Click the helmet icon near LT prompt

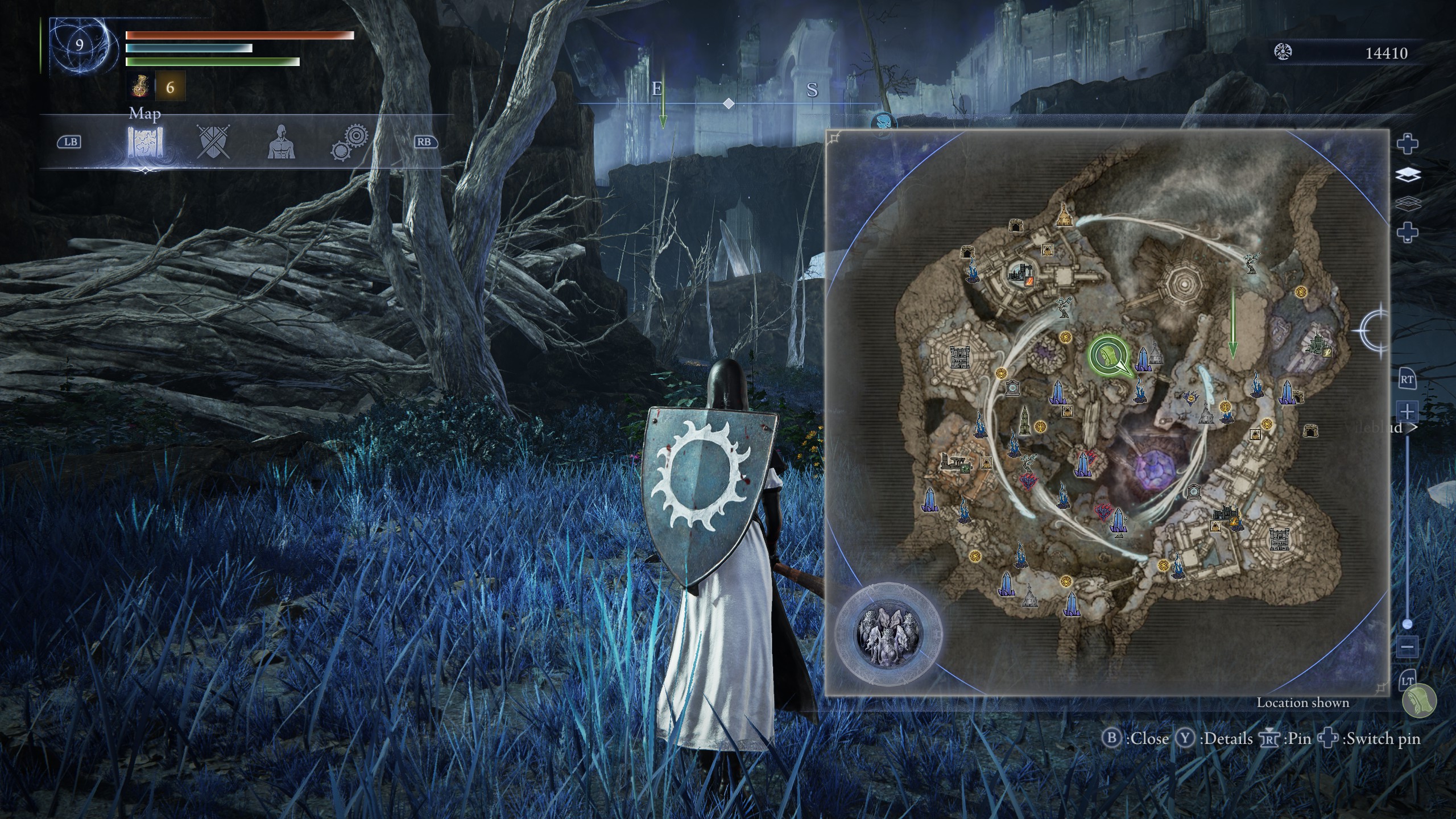click(1420, 700)
